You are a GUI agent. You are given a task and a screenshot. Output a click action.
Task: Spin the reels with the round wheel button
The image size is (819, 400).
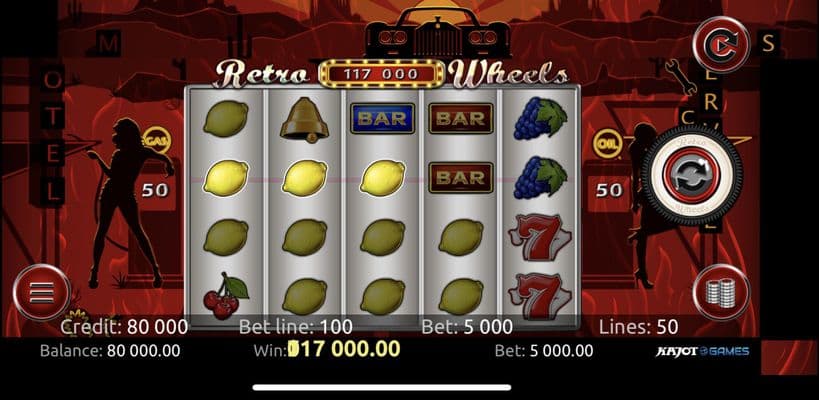pos(692,180)
